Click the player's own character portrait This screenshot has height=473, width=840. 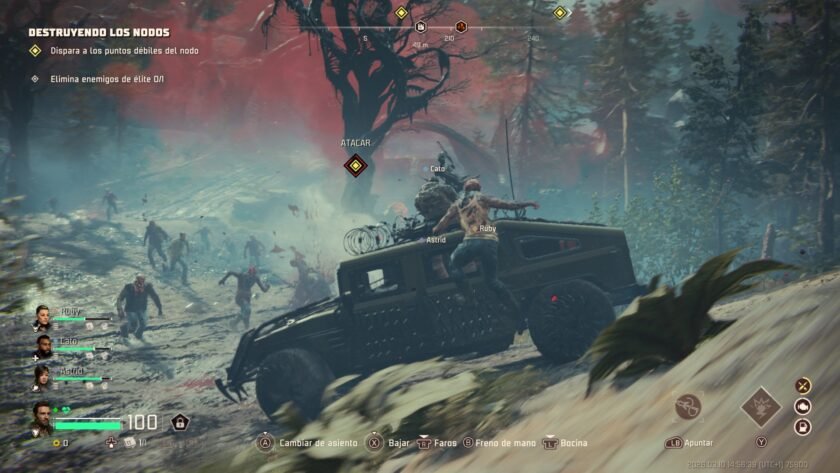(x=43, y=416)
